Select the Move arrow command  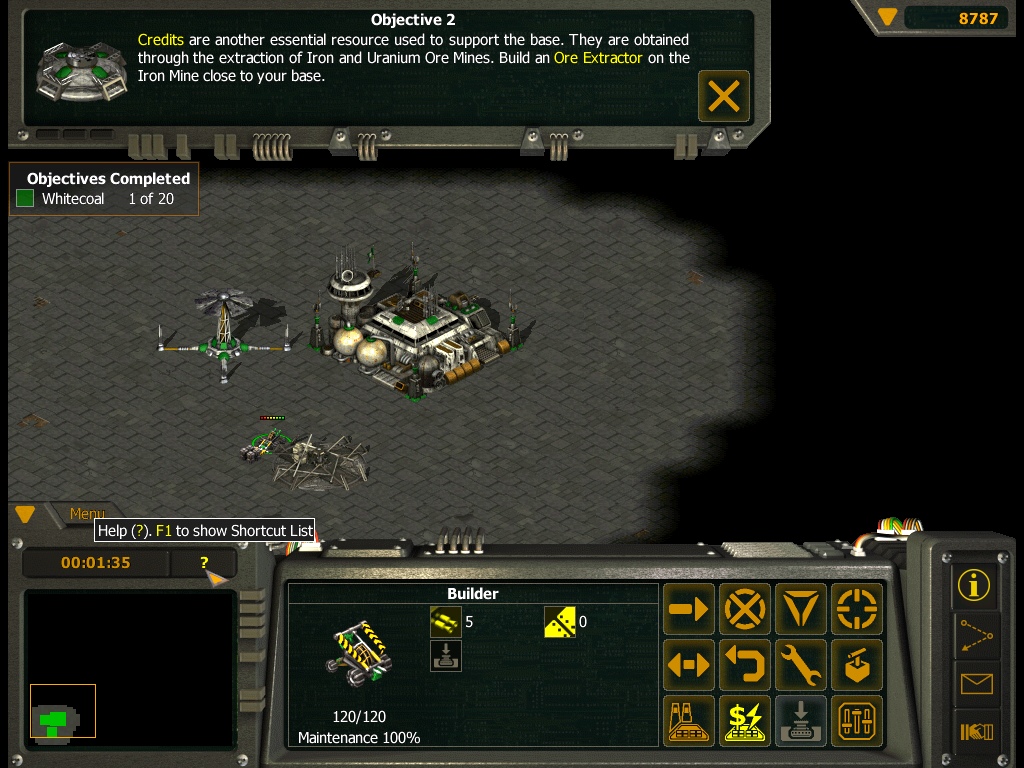click(689, 609)
